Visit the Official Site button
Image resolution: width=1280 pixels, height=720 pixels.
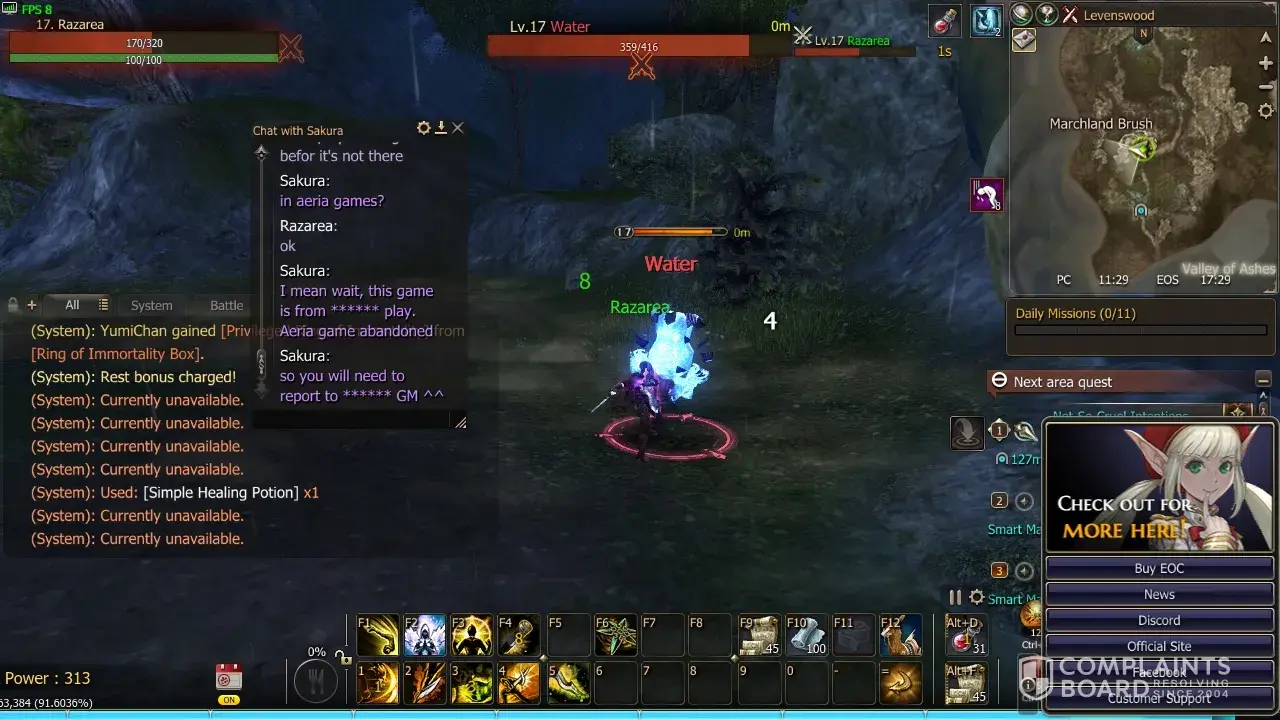(x=1159, y=646)
